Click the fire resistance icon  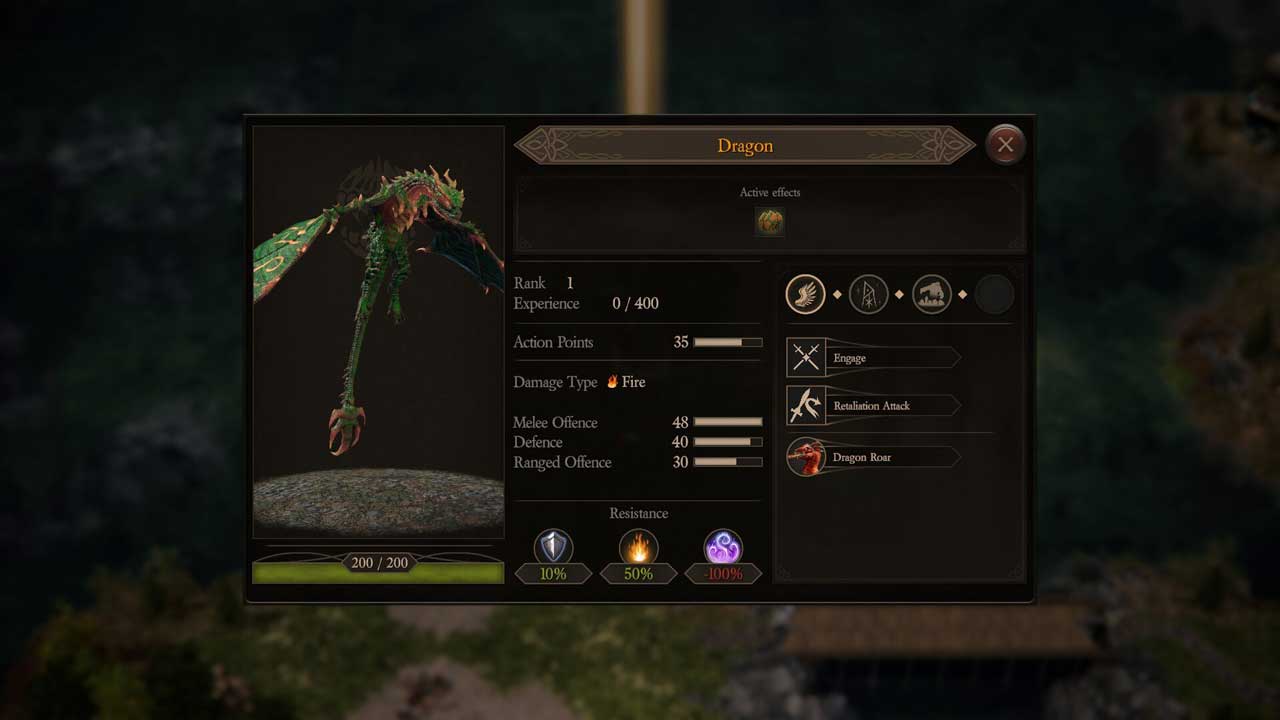click(x=638, y=548)
